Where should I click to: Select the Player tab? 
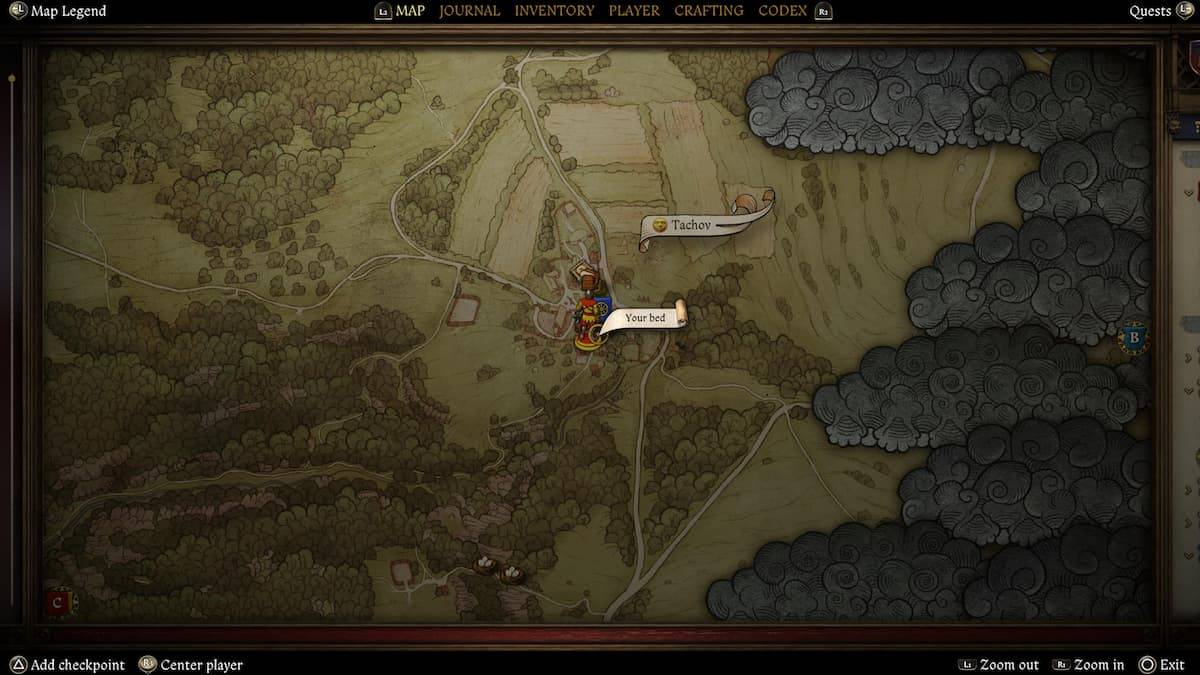(x=634, y=11)
